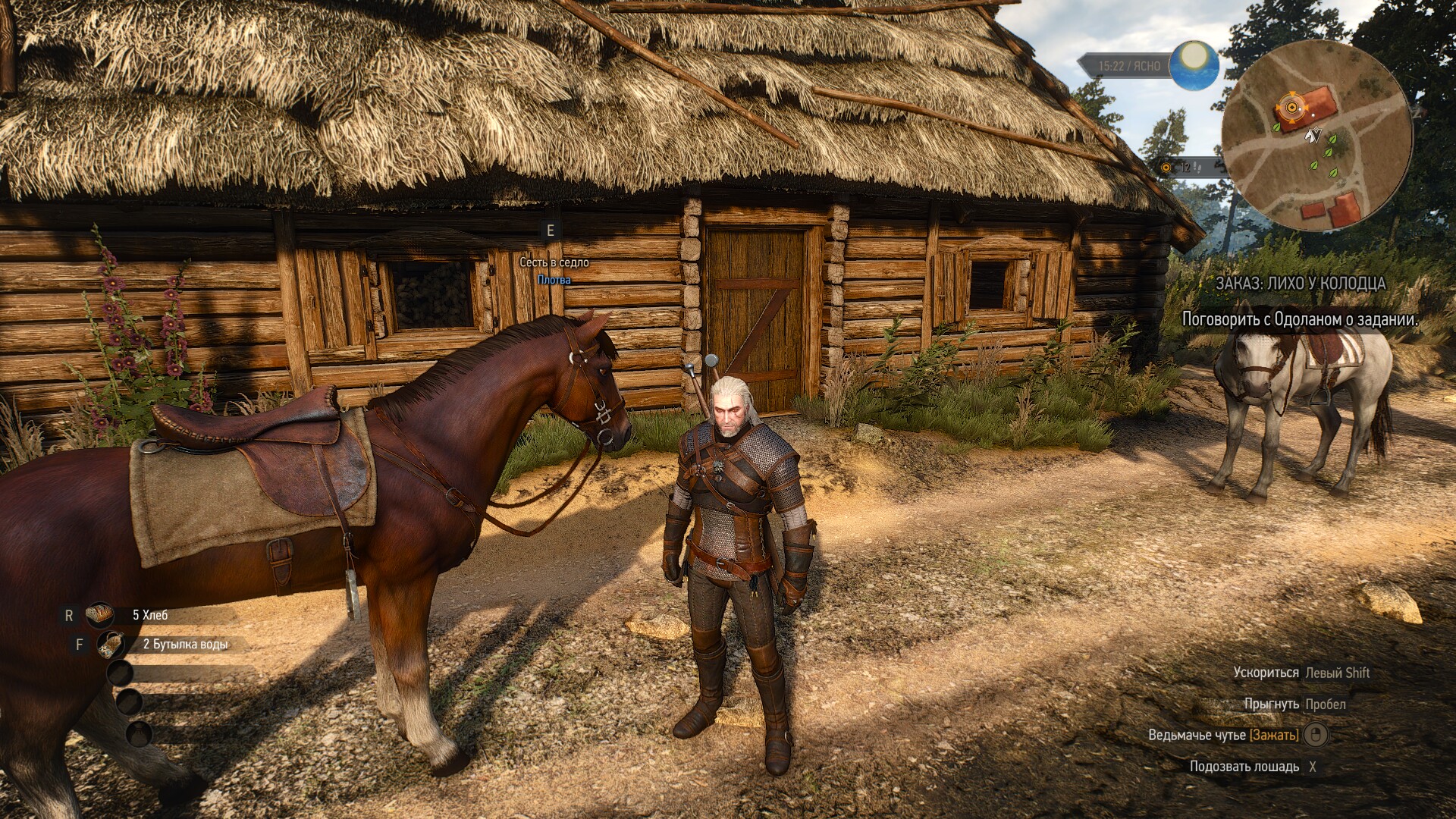Viewport: 1456px width, 819px height.
Task: Select the water bottle quick slot
Action: pyautogui.click(x=111, y=645)
